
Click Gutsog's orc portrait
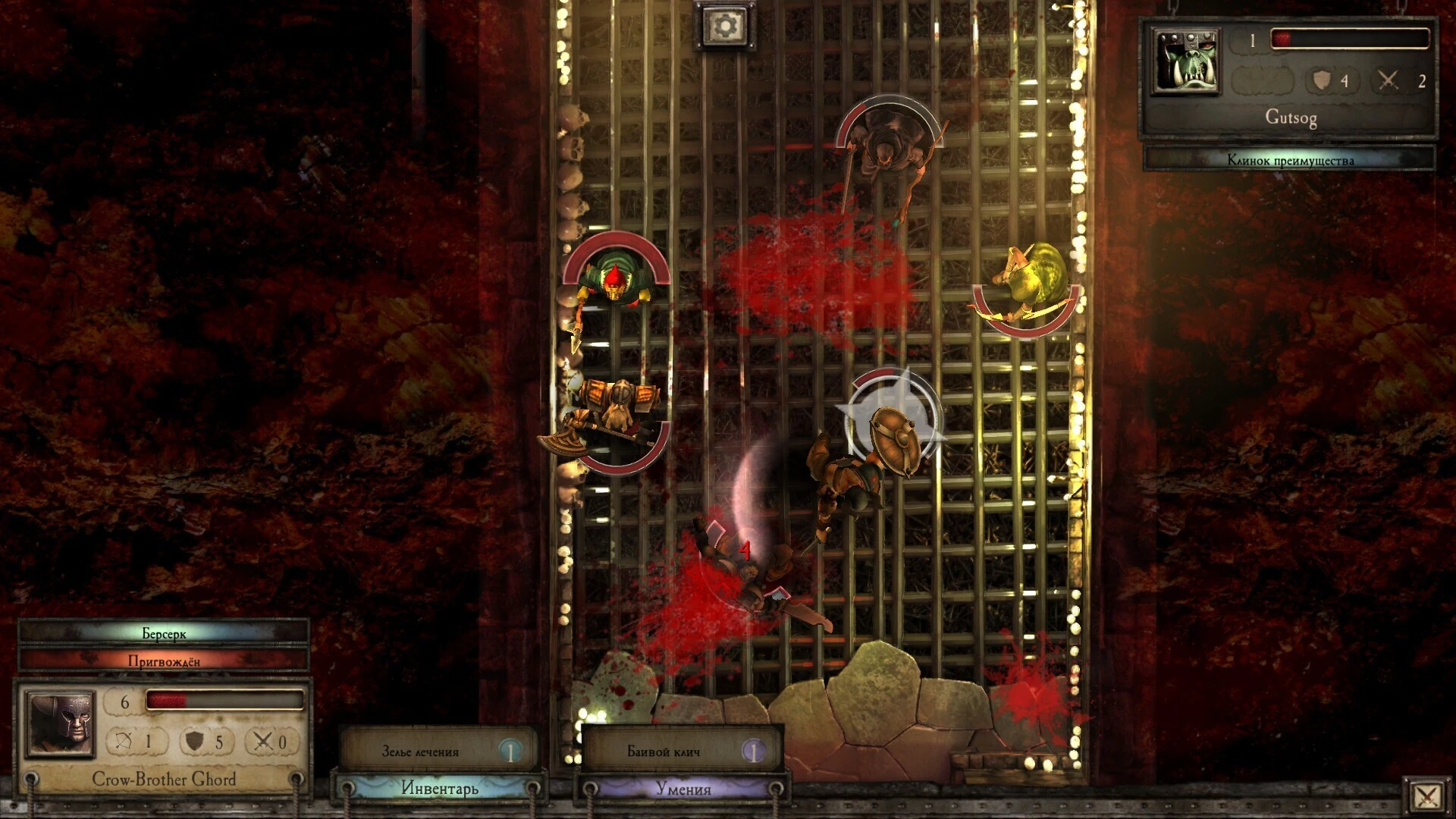point(1185,62)
